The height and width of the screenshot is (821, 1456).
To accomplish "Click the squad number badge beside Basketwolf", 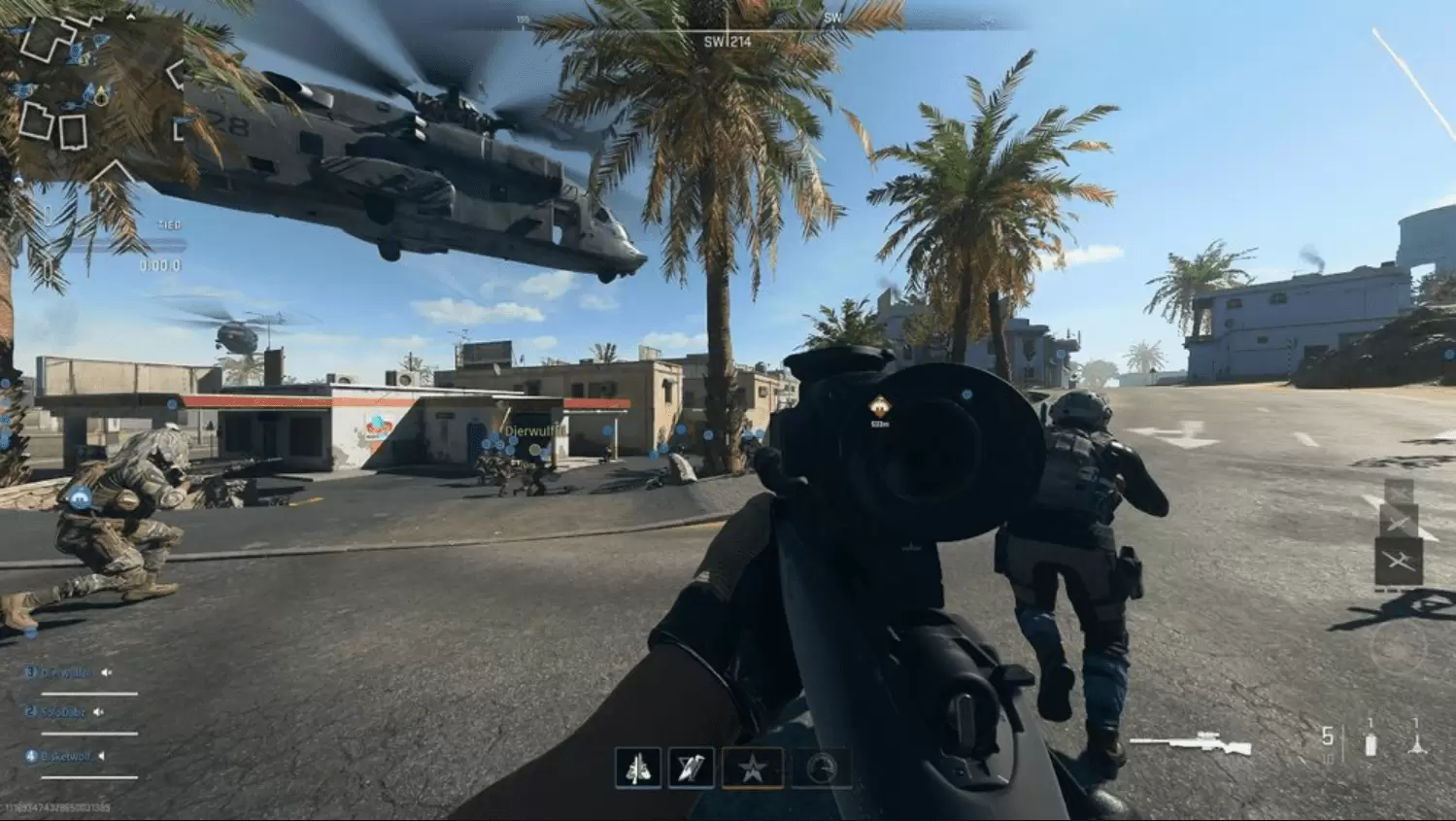I will click(32, 757).
